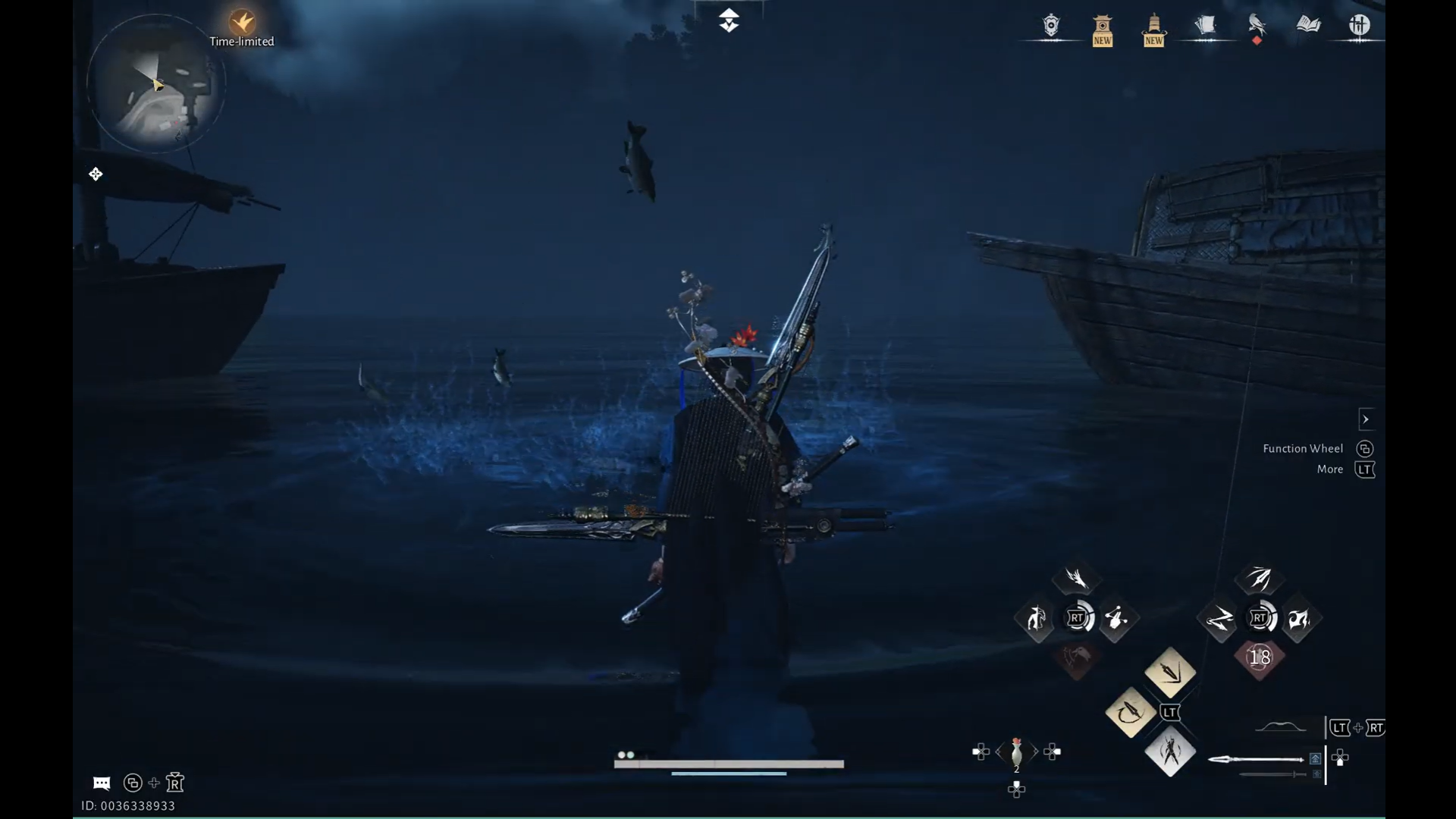Select the spear weapon on the quick bar
This screenshot has height=819, width=1456.
pyautogui.click(x=1255, y=758)
